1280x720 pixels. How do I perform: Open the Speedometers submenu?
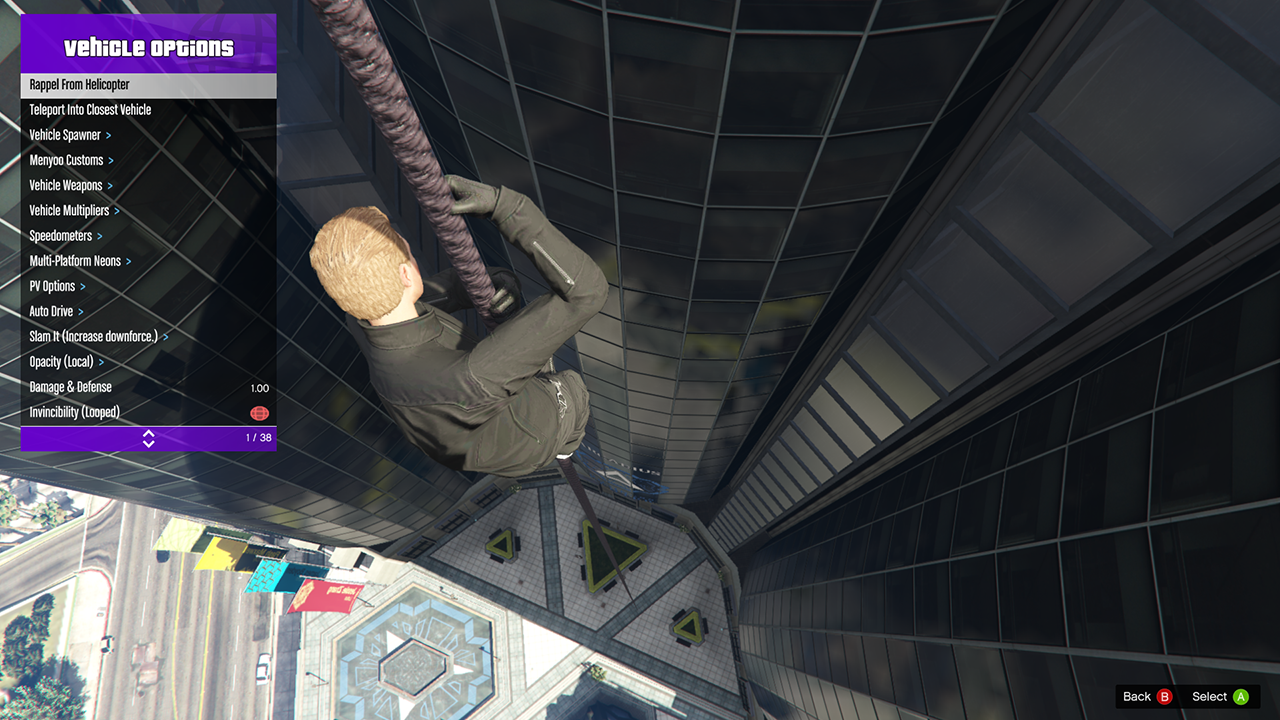[x=148, y=236]
